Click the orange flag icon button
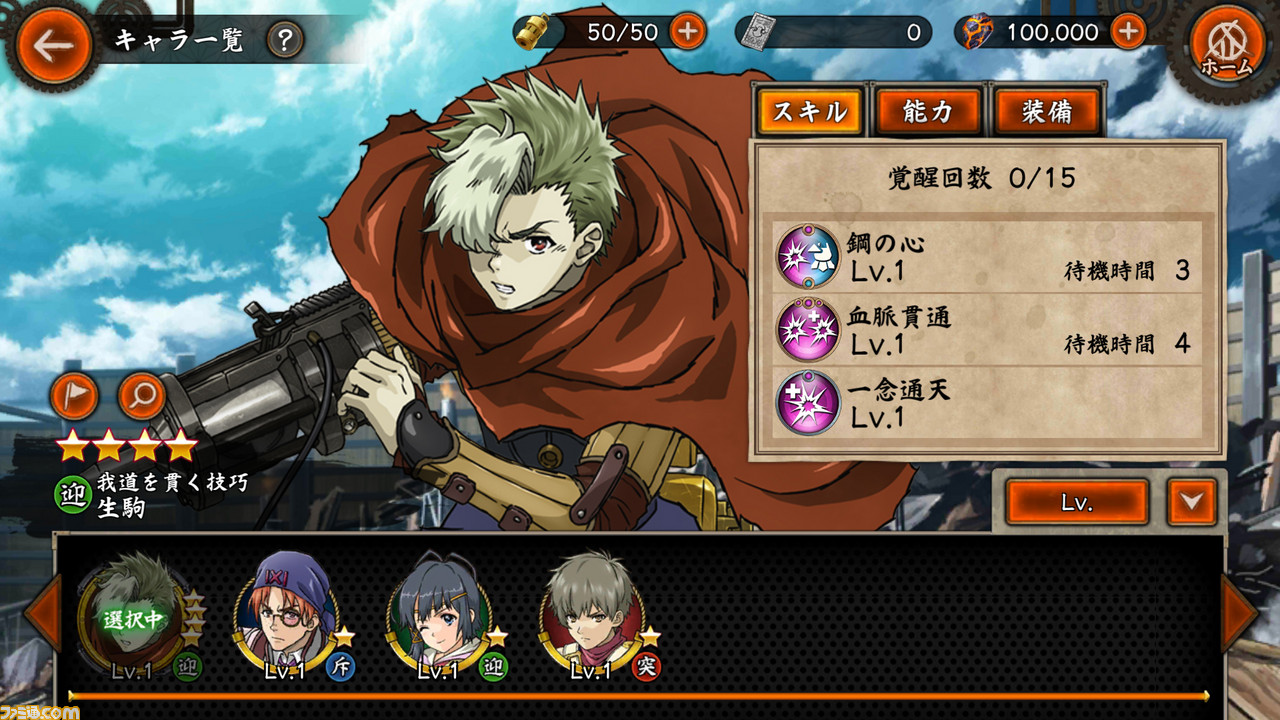The width and height of the screenshot is (1280, 720). click(x=75, y=396)
